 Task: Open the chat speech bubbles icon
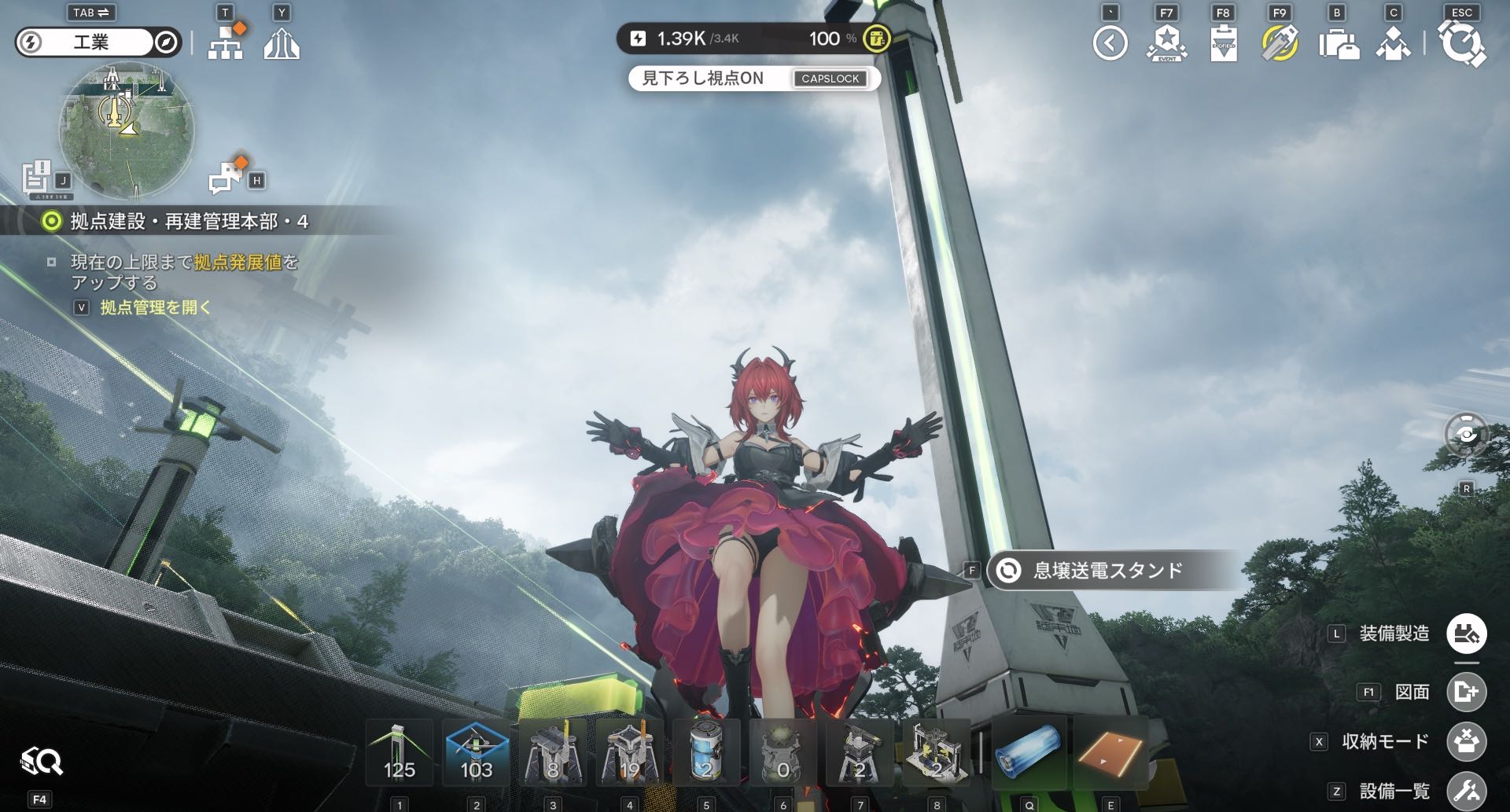227,176
